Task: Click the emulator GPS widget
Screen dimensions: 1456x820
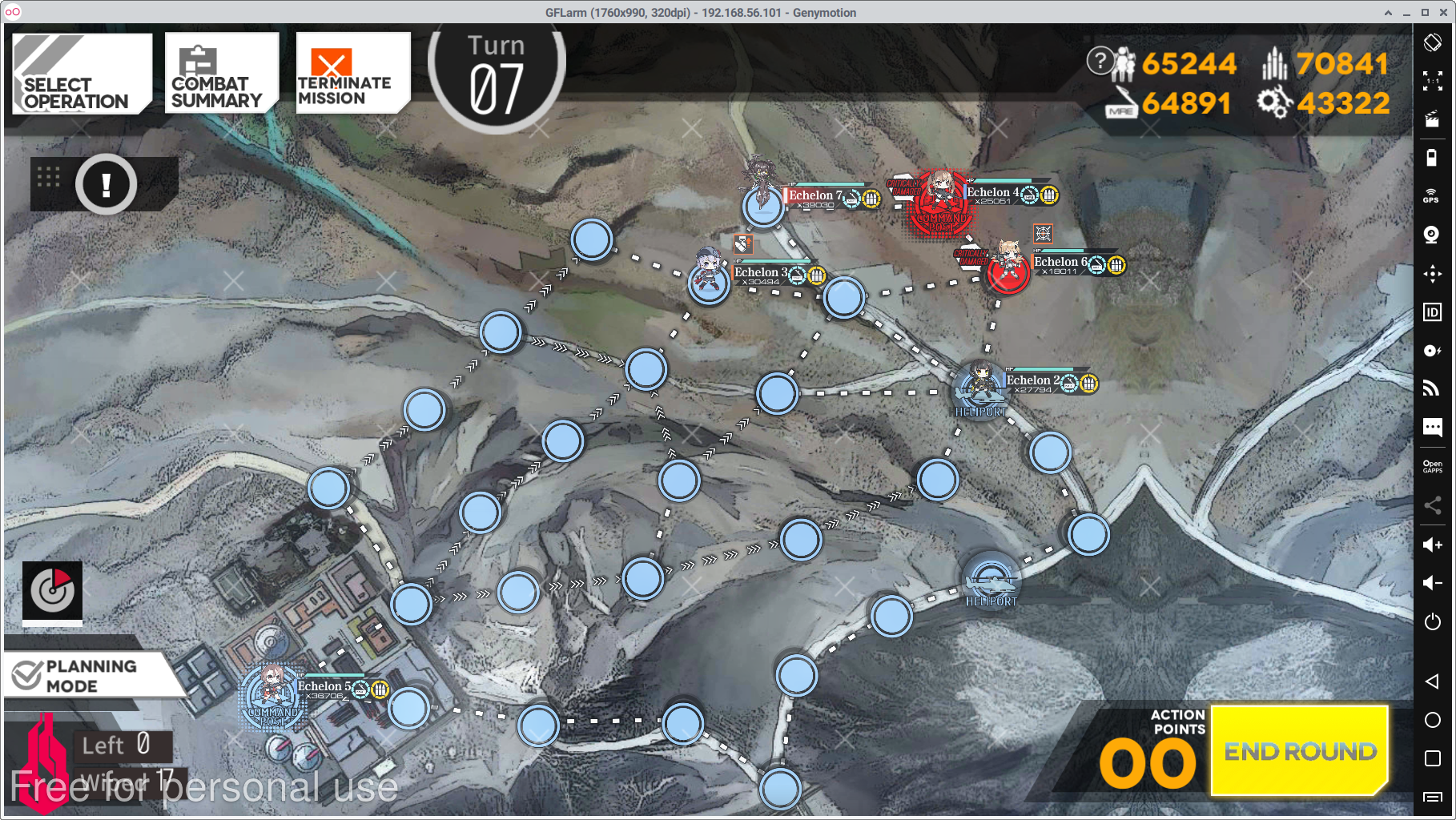Action: coord(1432,196)
